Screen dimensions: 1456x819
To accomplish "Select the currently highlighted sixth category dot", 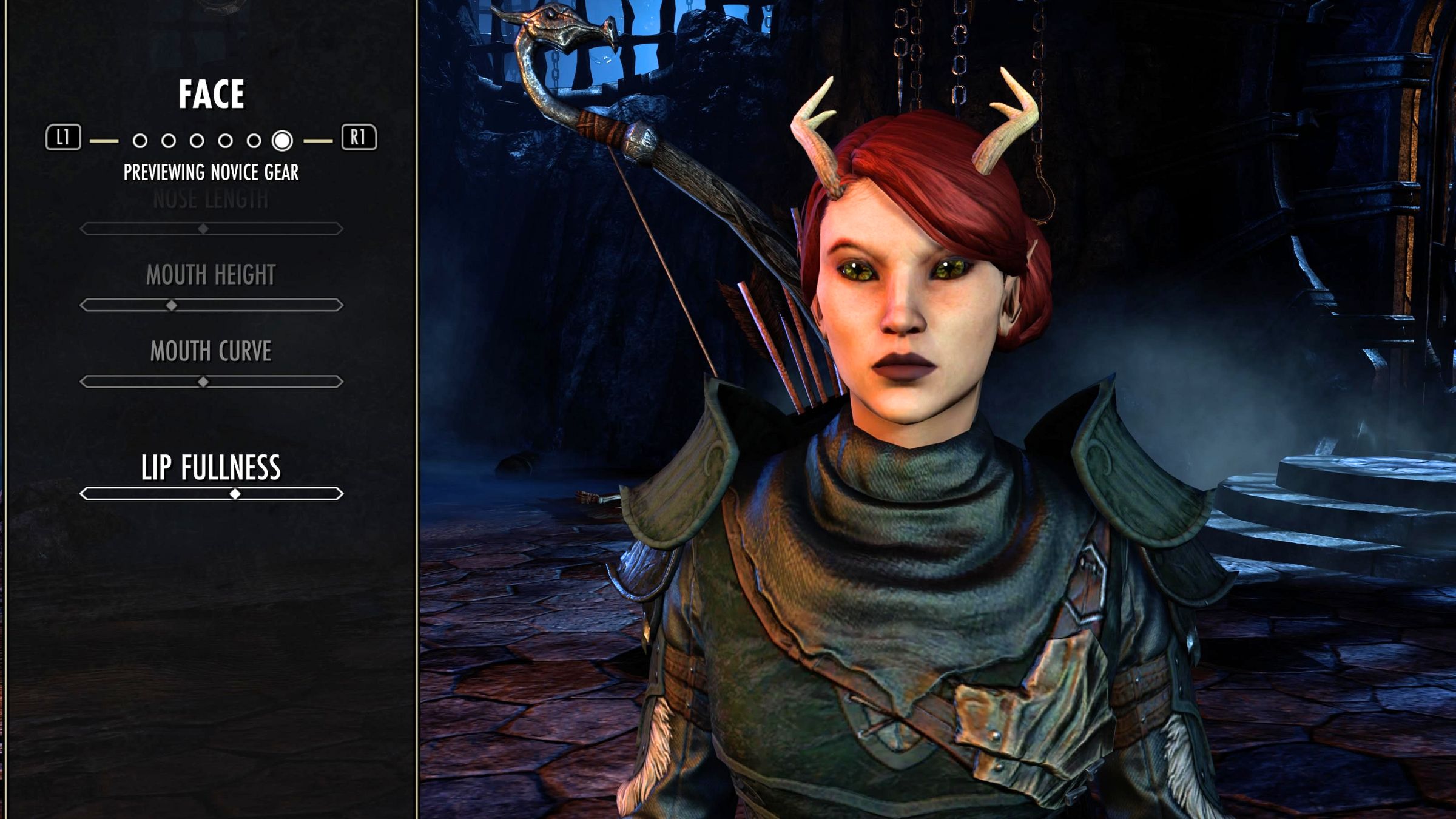I will [x=282, y=141].
